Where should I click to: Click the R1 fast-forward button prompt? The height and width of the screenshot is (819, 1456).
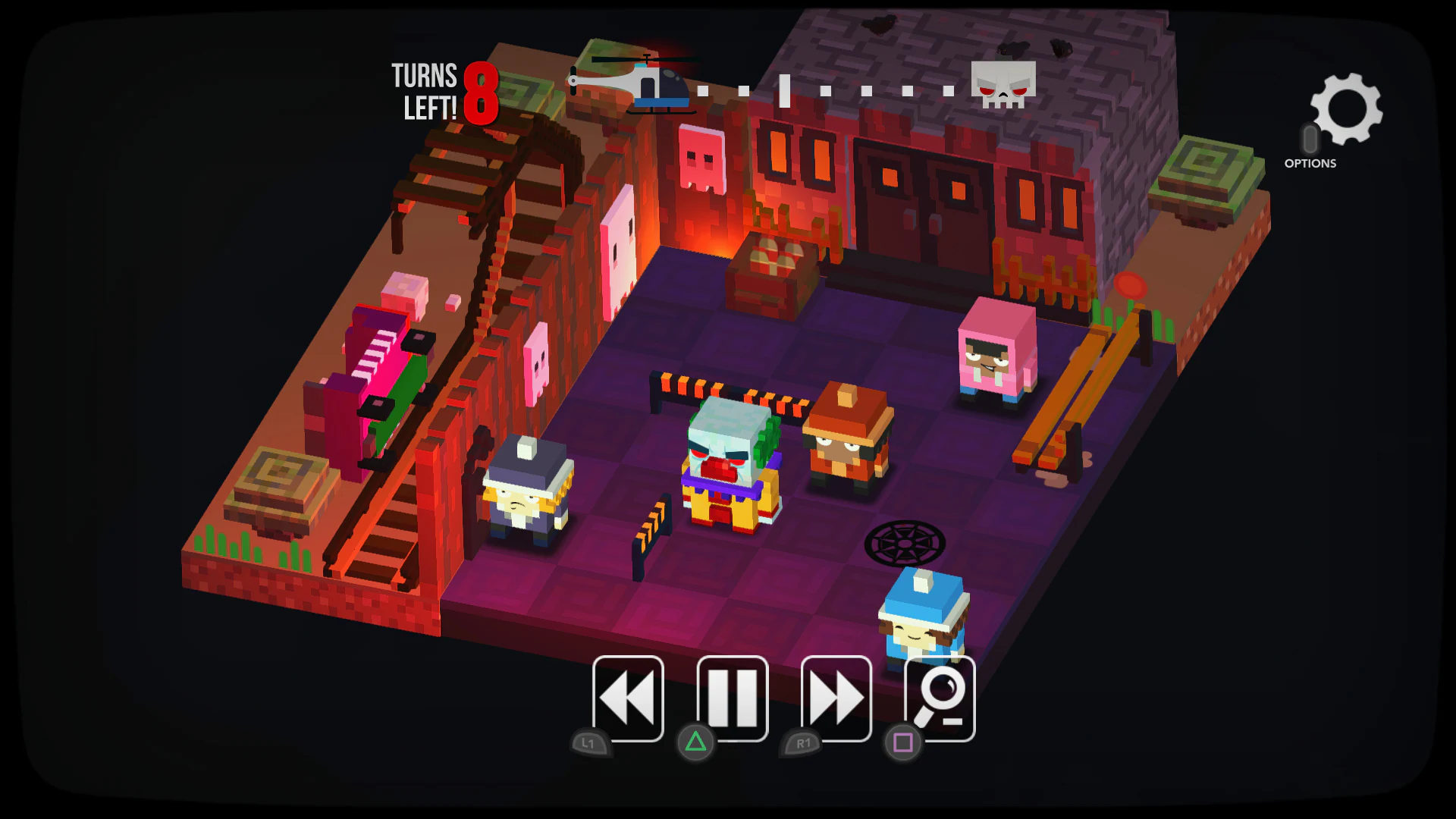pyautogui.click(x=804, y=744)
